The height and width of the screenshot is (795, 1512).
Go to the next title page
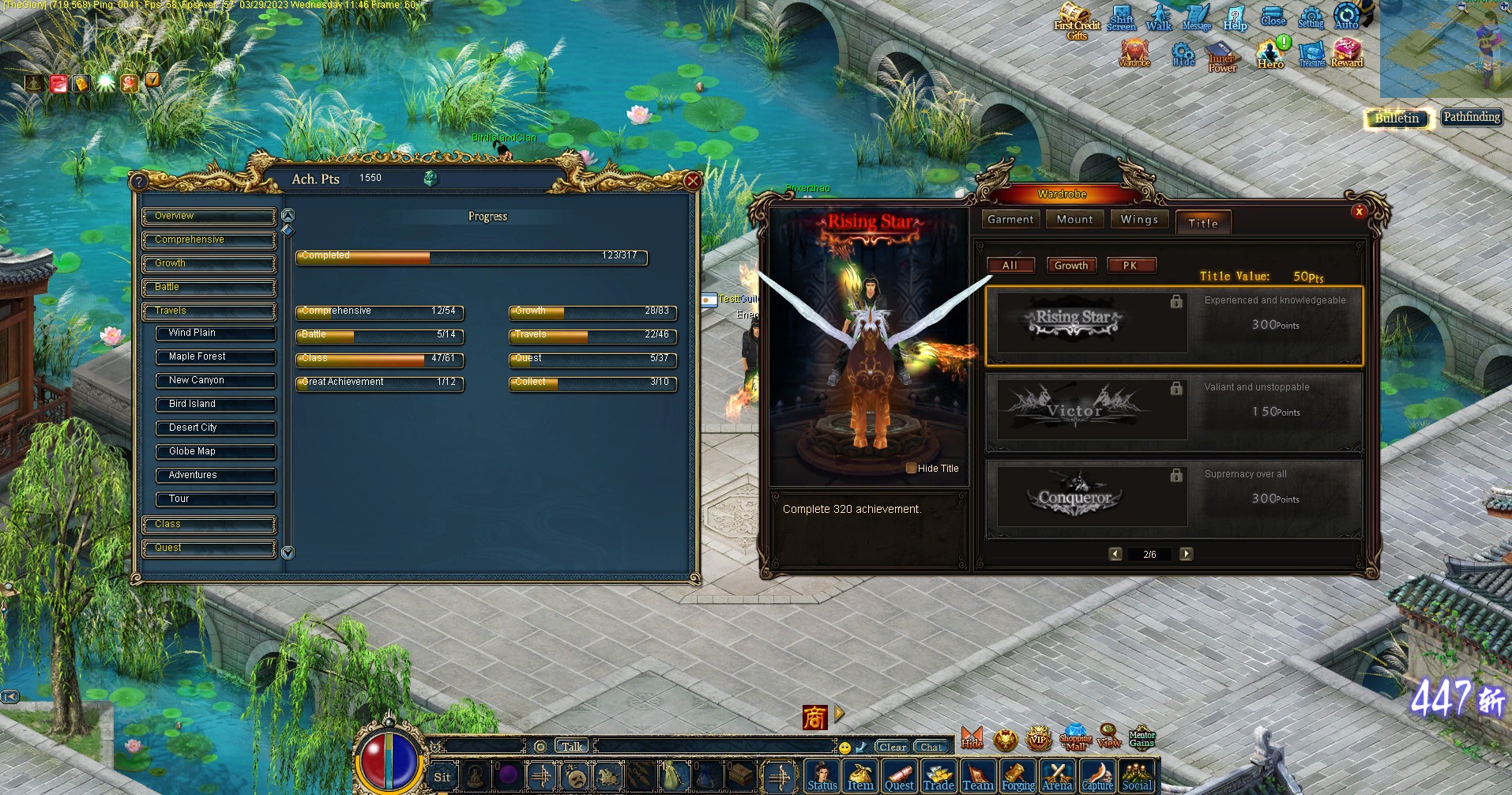click(1186, 554)
